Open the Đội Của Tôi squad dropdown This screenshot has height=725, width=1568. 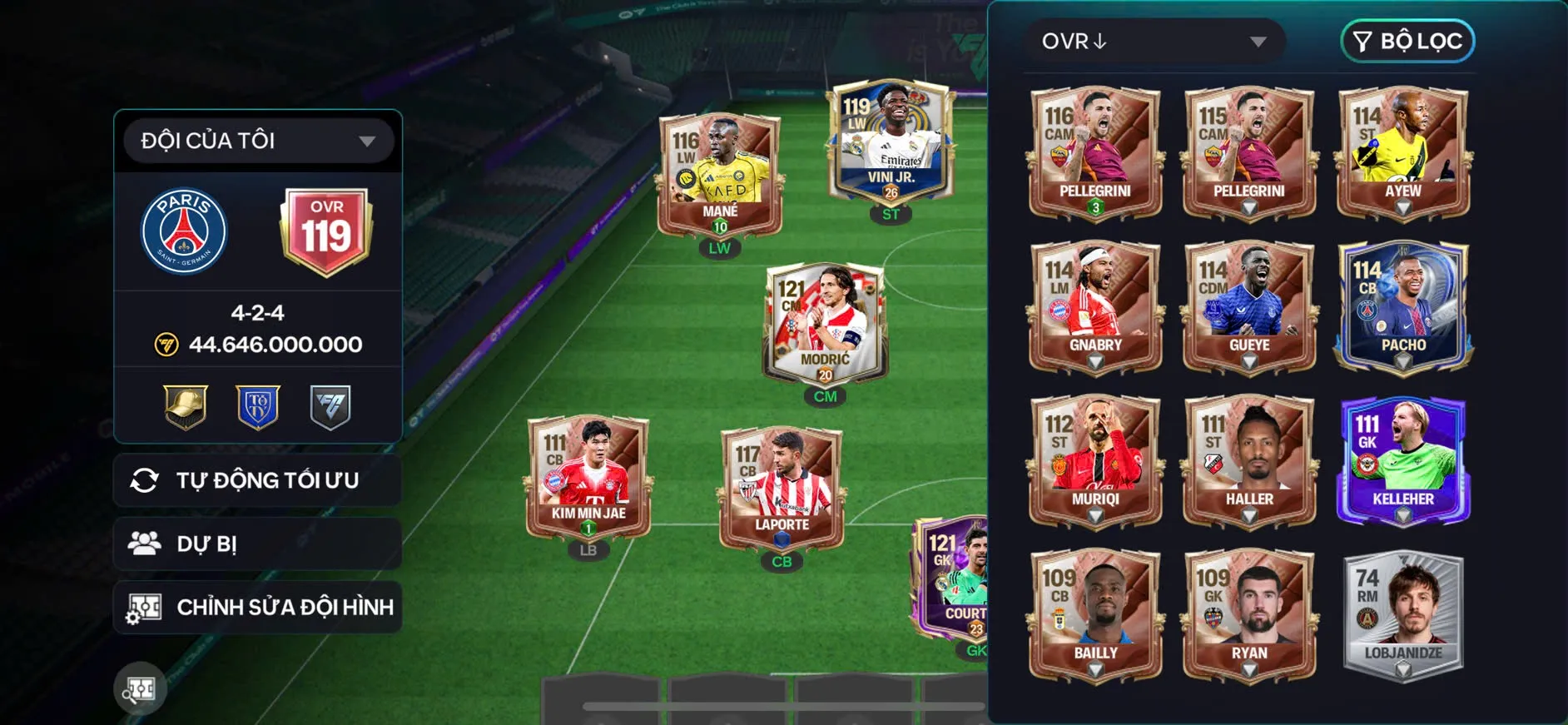[258, 141]
